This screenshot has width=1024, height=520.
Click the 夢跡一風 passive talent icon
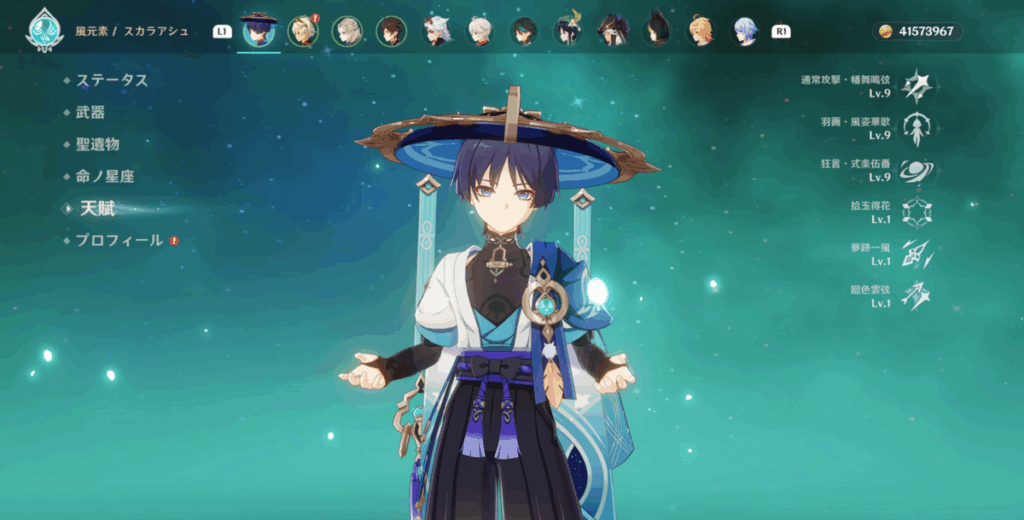click(x=916, y=254)
